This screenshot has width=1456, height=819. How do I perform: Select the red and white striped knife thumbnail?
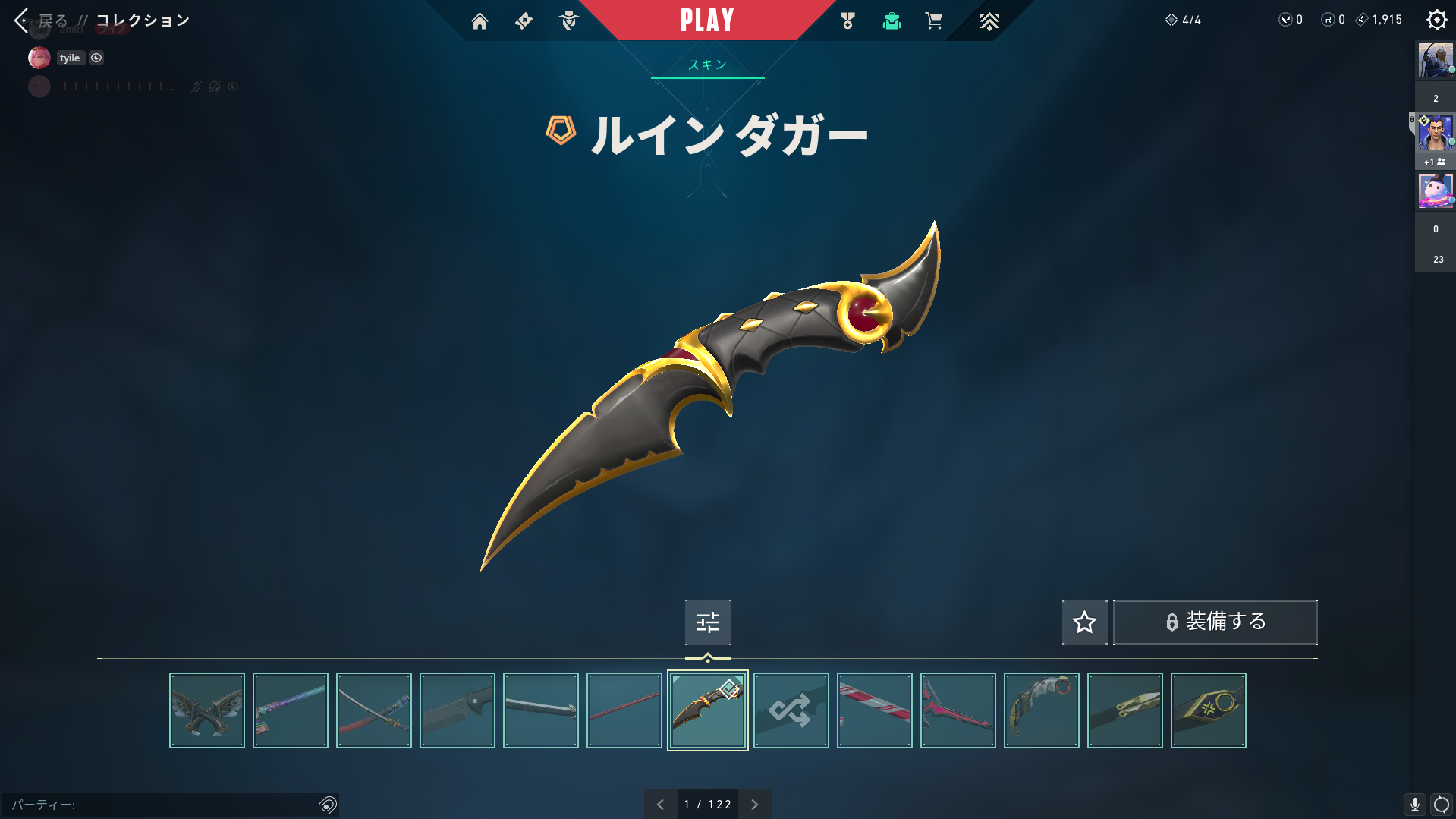[x=874, y=710]
